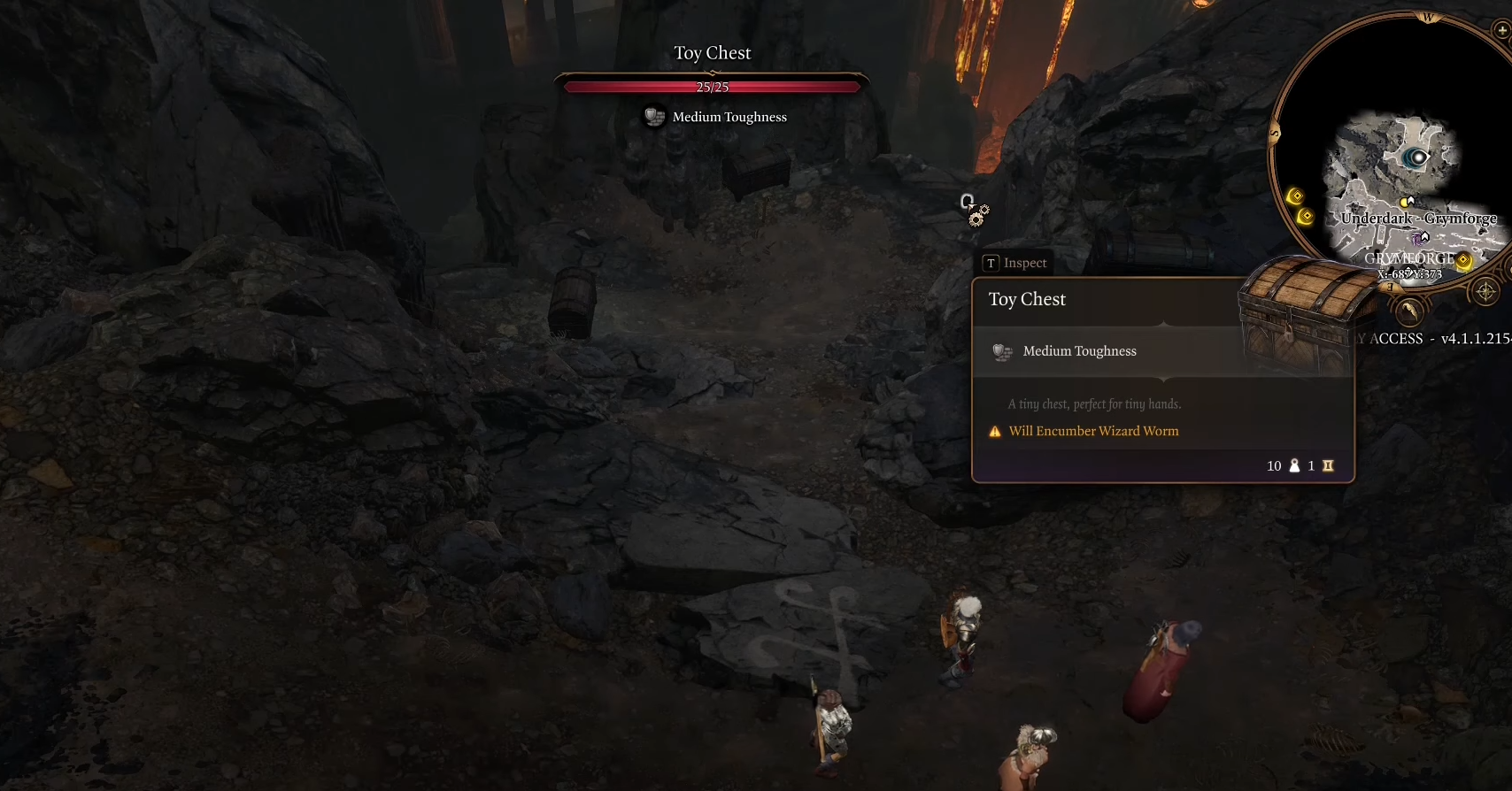Viewport: 1512px width, 791px height.
Task: Click the compass rose icon beside the minimap
Action: point(1486,291)
